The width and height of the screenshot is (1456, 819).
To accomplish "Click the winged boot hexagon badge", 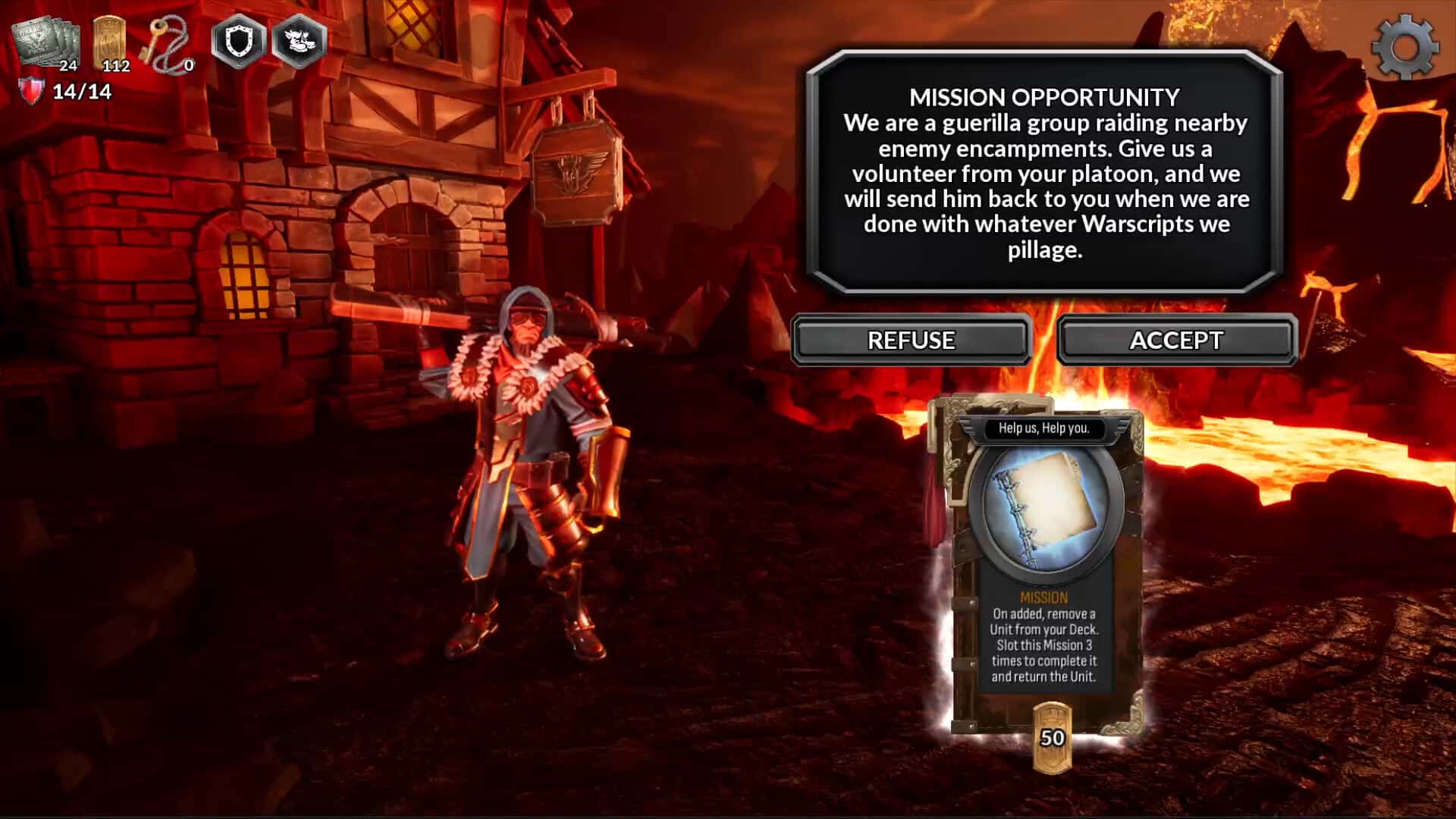I will pos(299,41).
